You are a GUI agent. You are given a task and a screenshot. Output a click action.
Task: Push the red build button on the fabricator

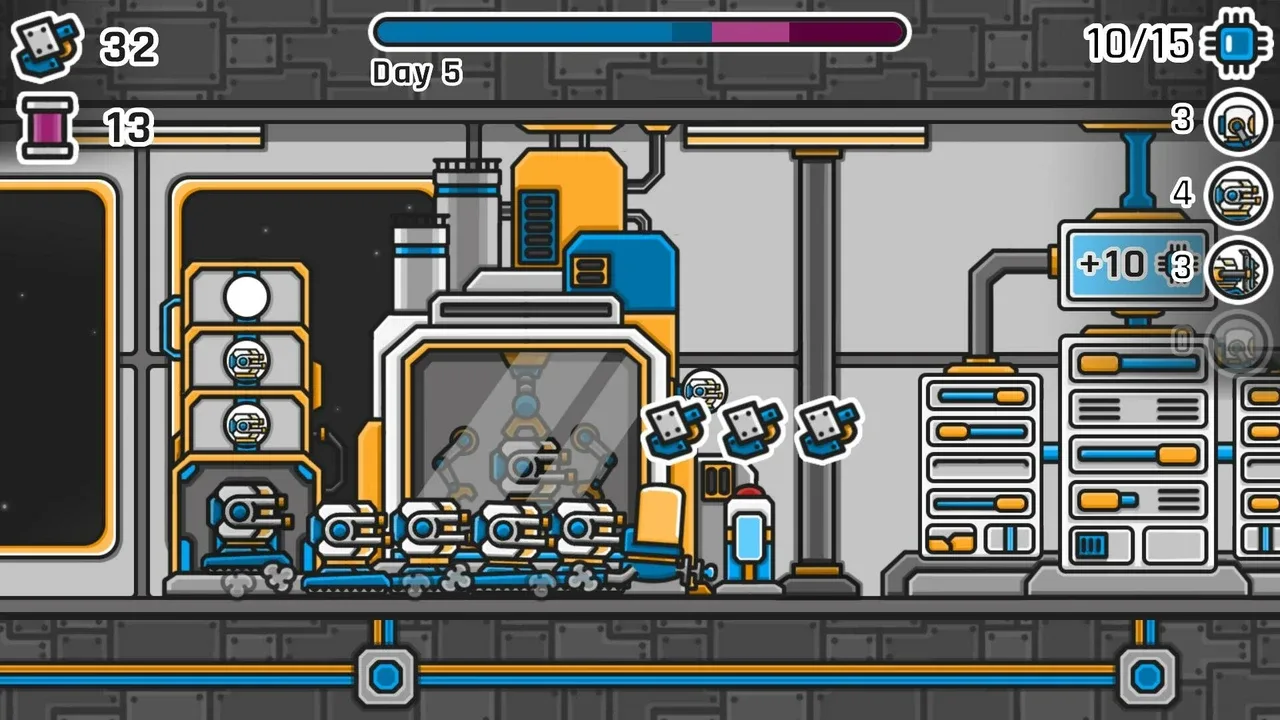749,494
